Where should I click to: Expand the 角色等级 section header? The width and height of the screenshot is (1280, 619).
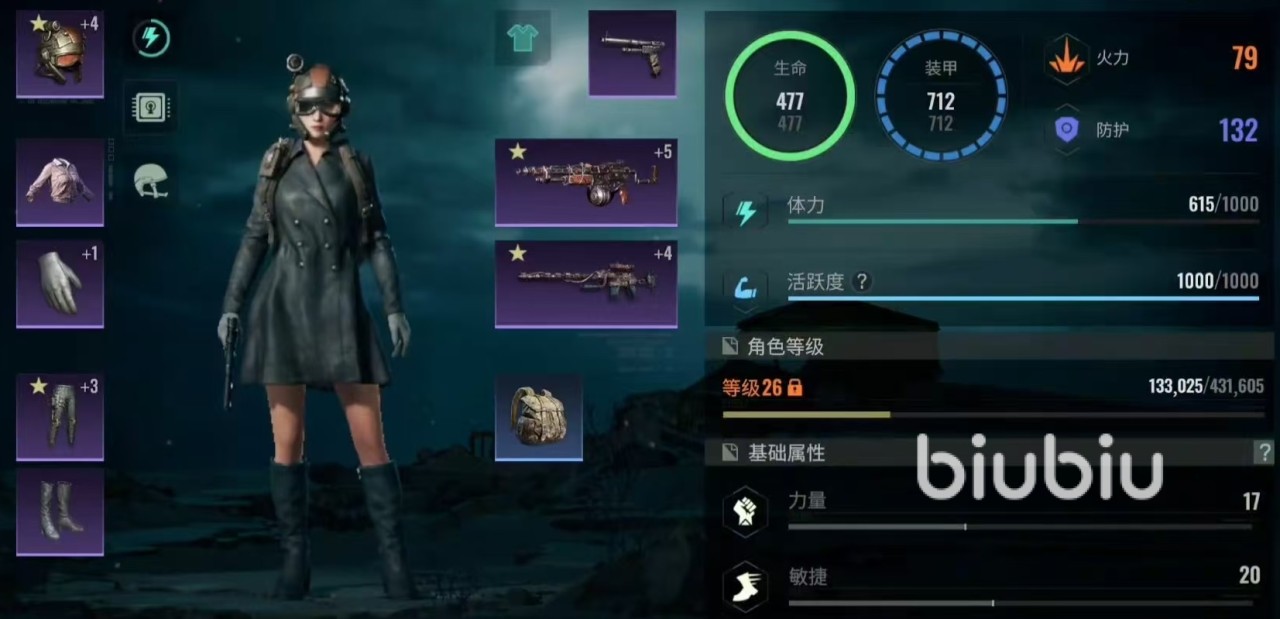click(785, 347)
